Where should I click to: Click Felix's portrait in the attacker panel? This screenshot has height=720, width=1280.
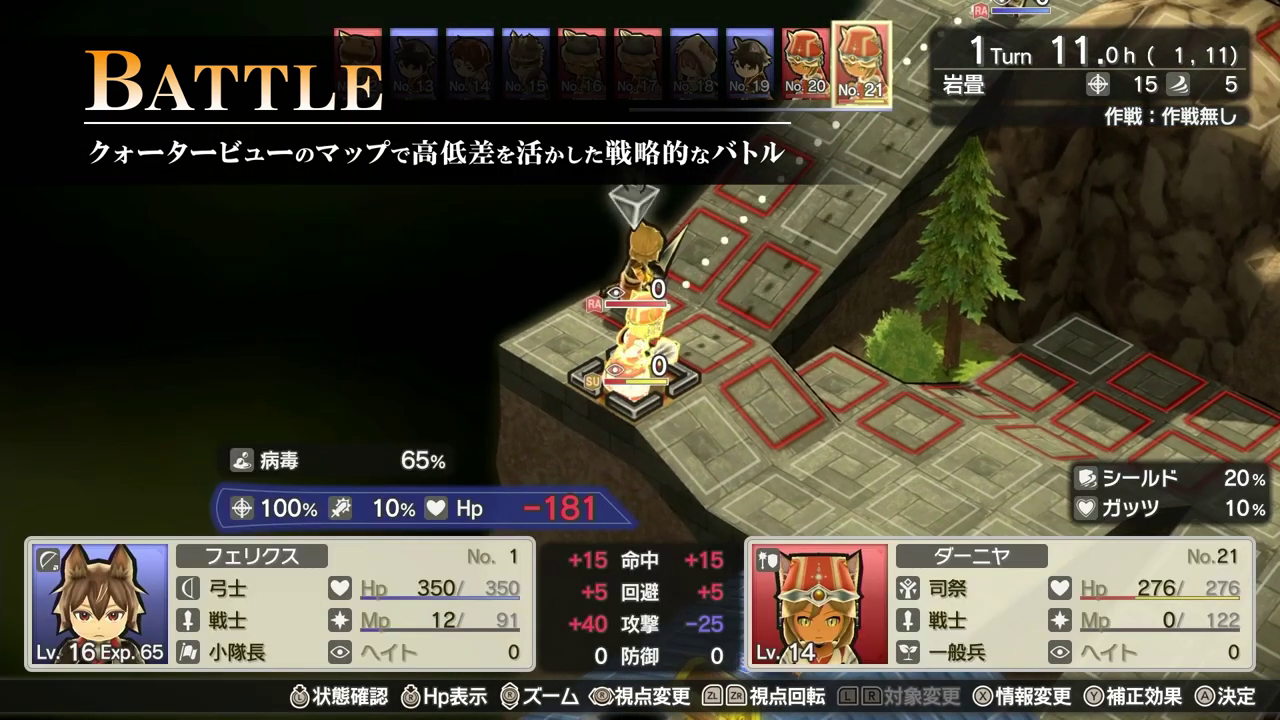coord(100,604)
